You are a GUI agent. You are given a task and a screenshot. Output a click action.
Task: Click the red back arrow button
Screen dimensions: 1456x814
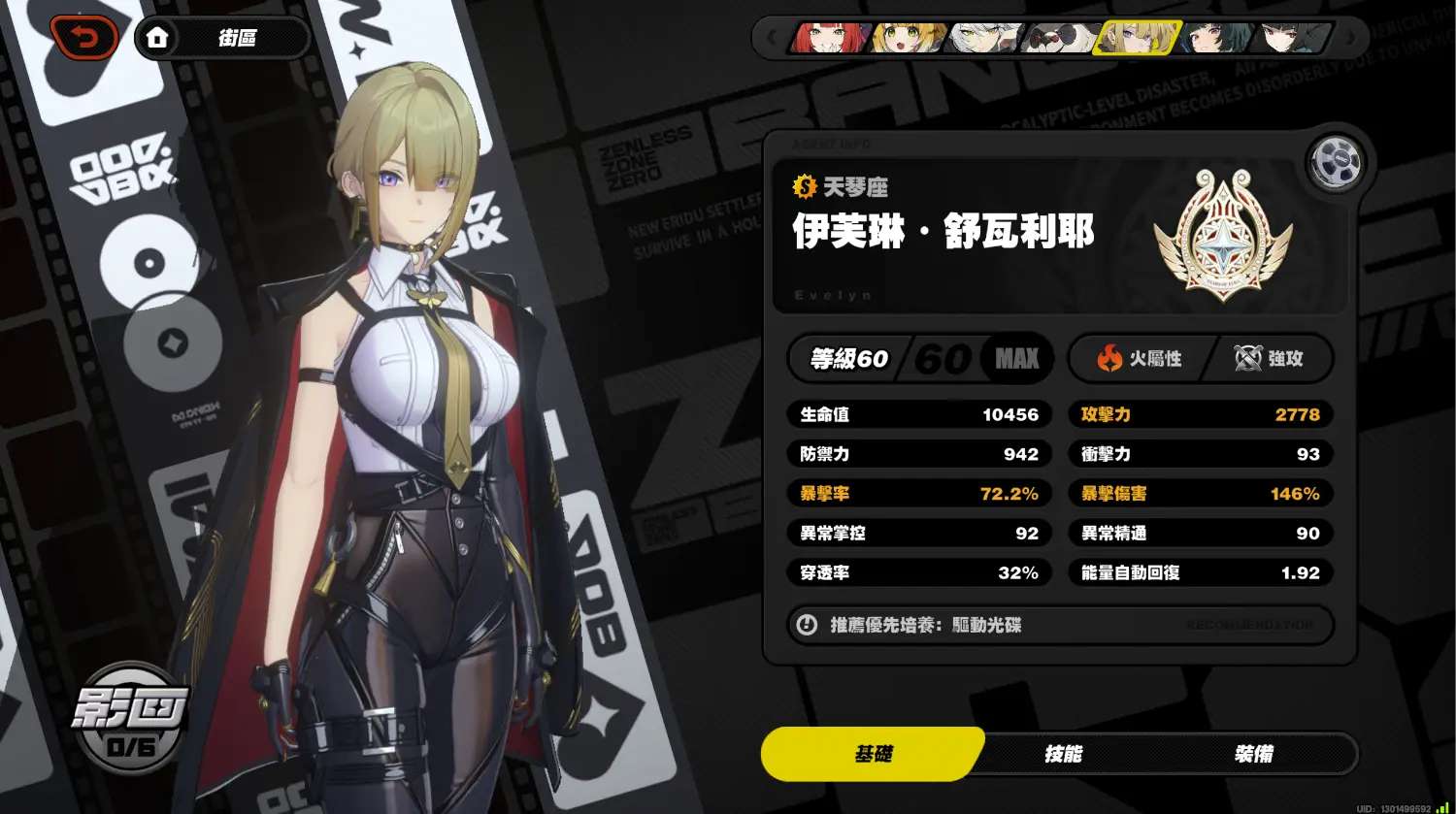[84, 39]
